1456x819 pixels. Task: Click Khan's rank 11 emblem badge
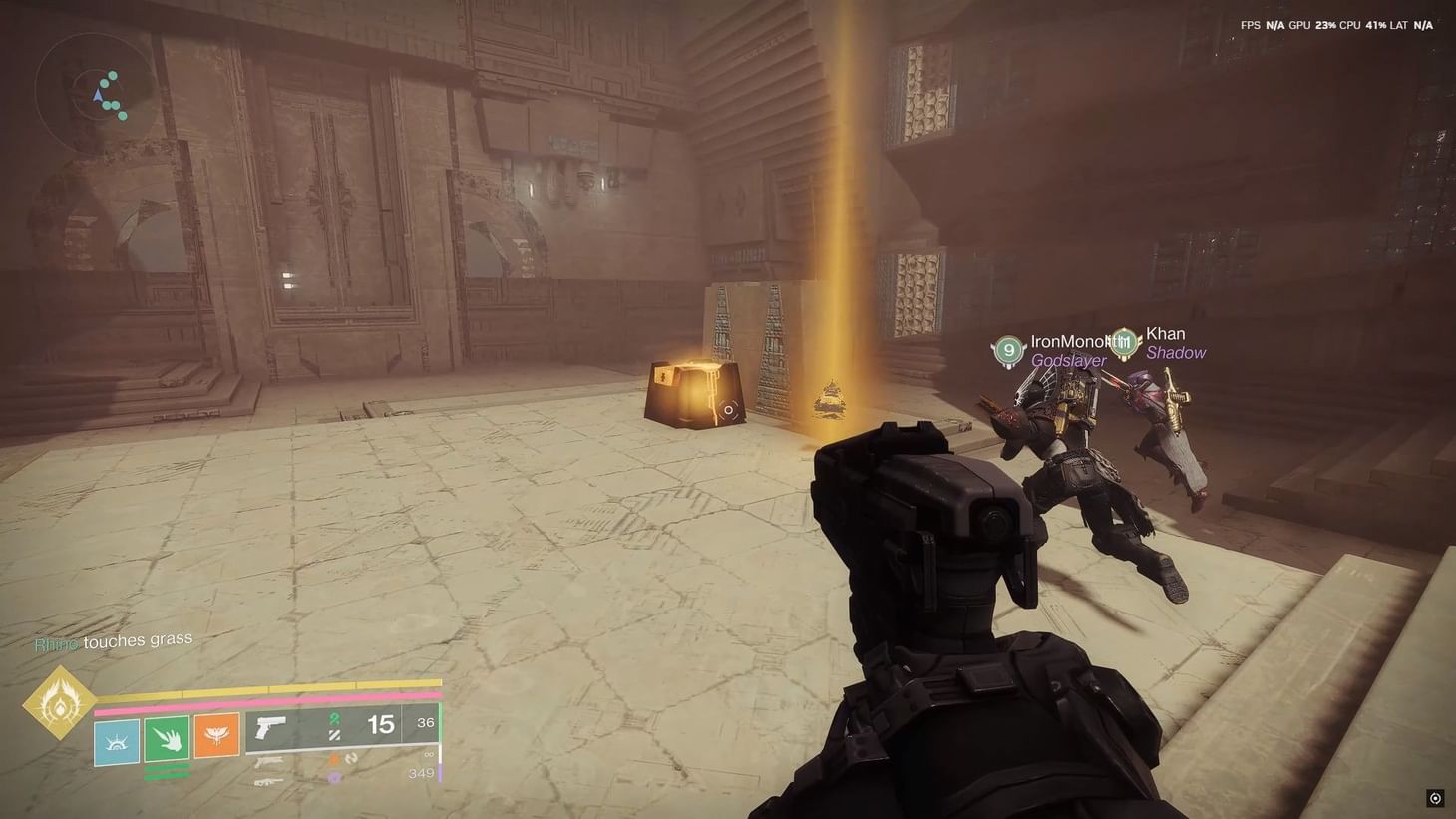1125,341
